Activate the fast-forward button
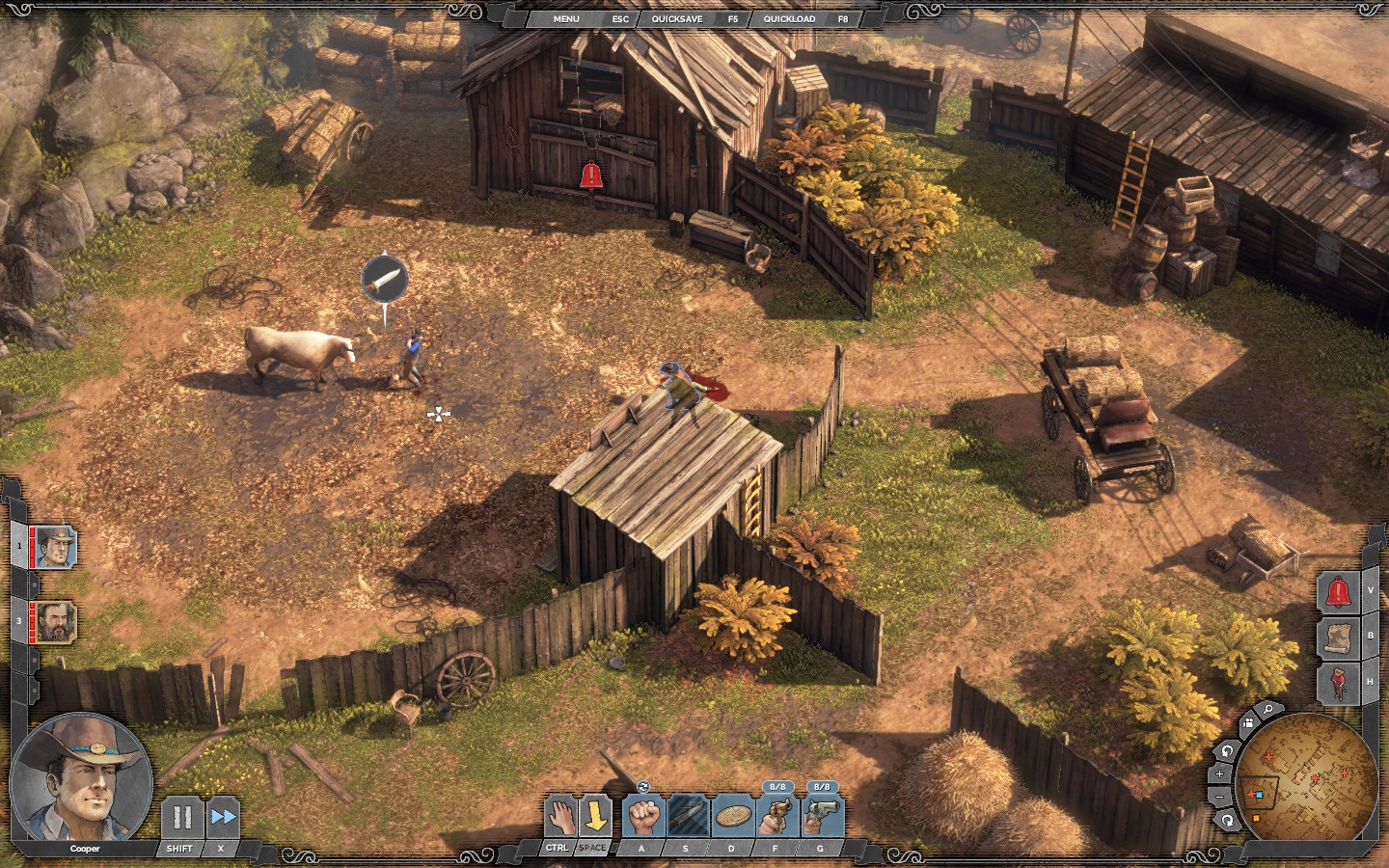The image size is (1389, 868). 223,818
